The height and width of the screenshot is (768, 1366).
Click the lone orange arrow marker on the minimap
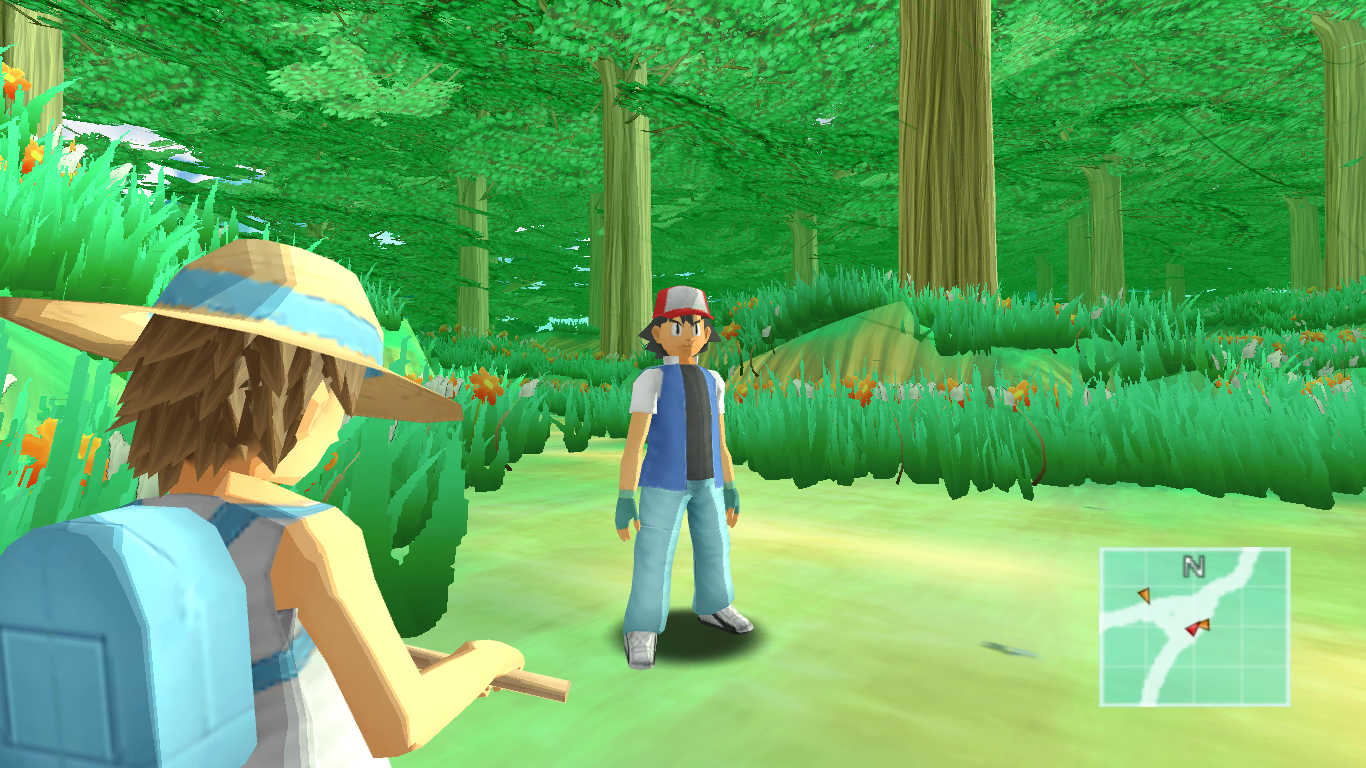pos(1144,596)
